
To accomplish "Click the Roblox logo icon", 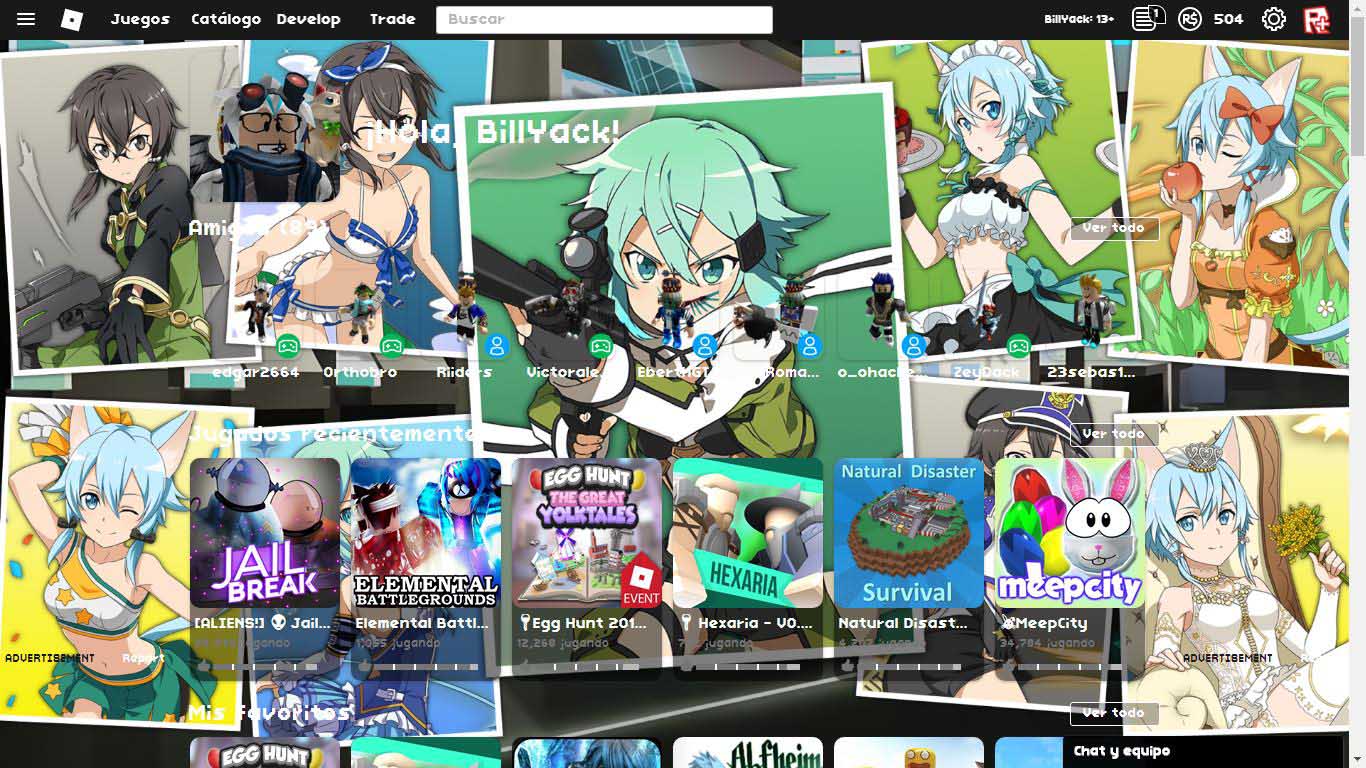I will (x=70, y=17).
